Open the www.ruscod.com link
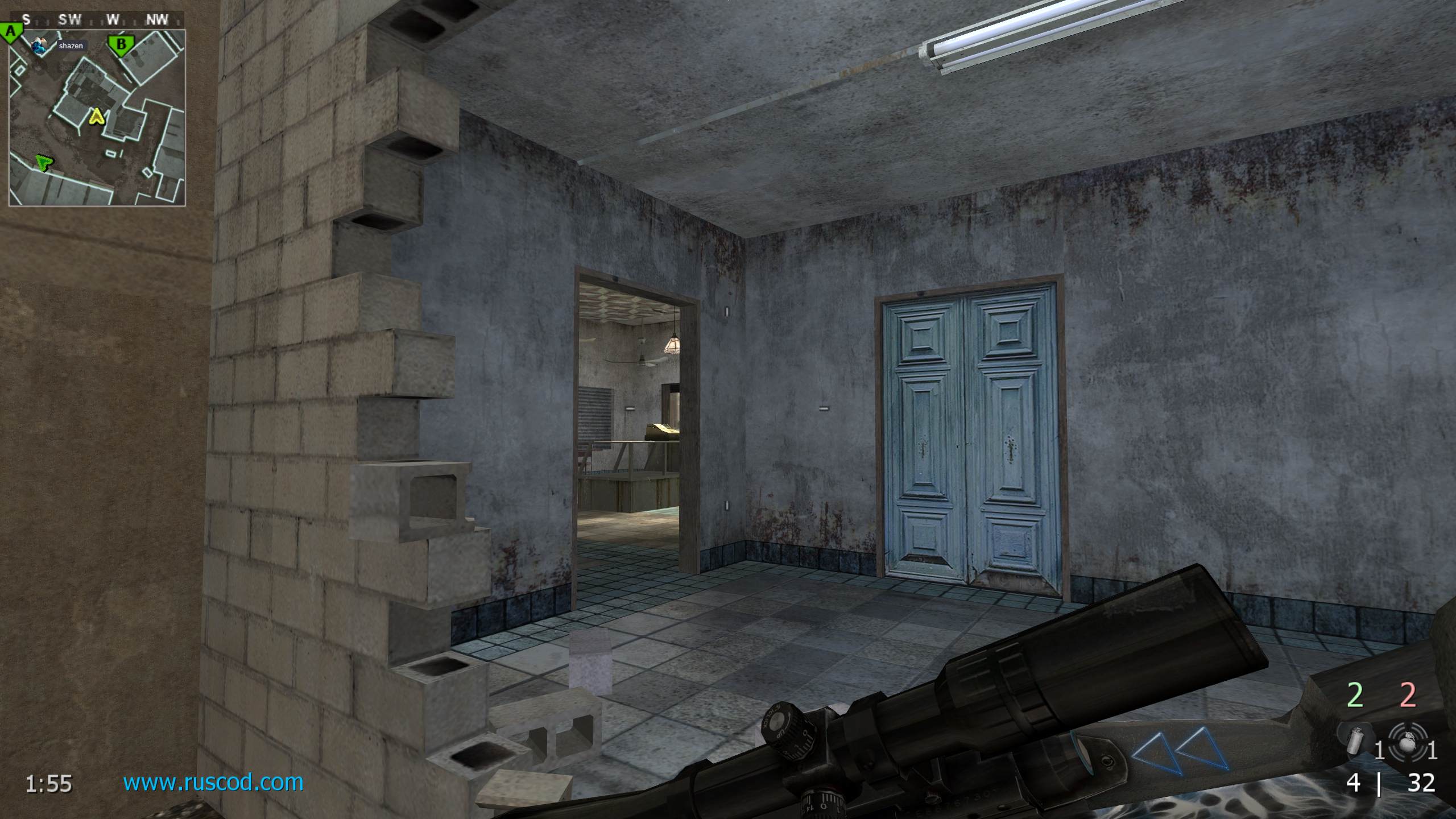The width and height of the screenshot is (1456, 819). coord(213,783)
